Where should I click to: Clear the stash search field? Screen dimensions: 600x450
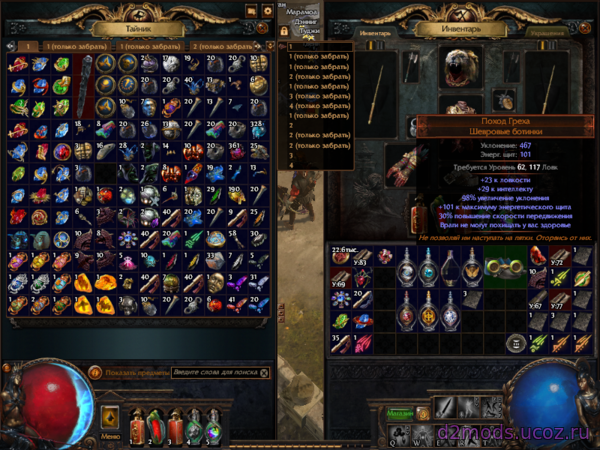point(263,373)
